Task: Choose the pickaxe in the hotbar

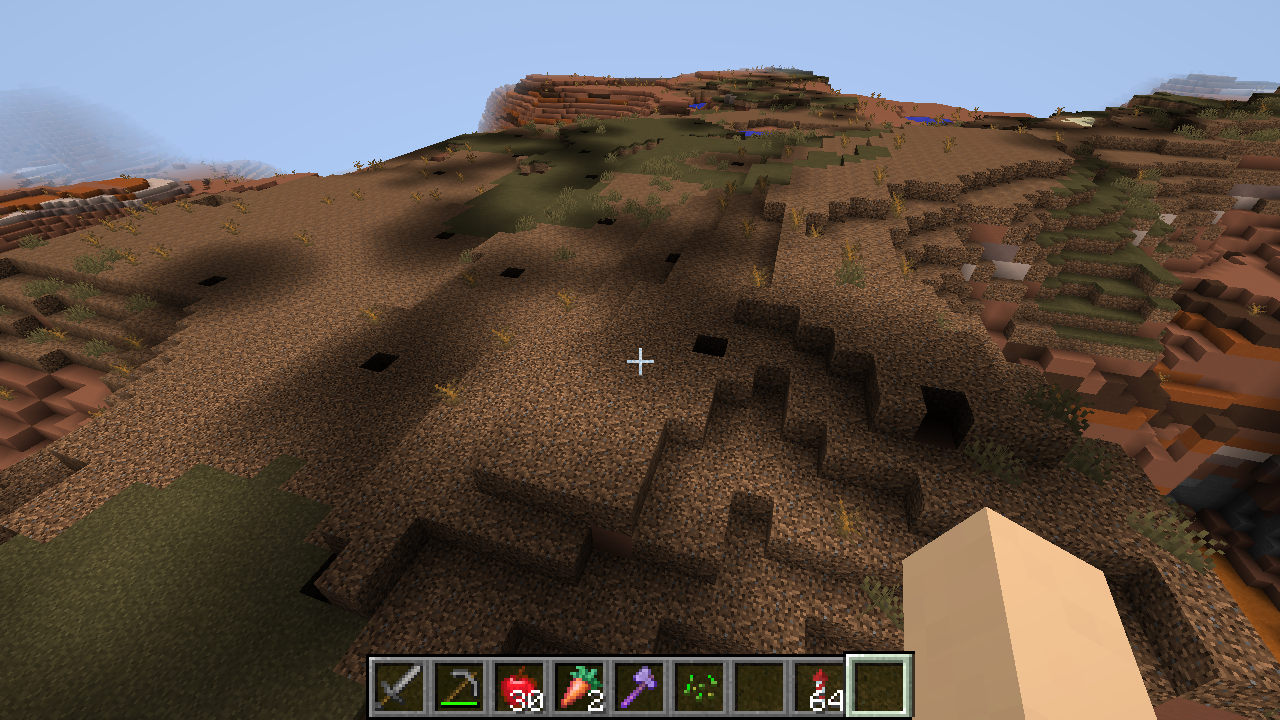Action: click(458, 686)
